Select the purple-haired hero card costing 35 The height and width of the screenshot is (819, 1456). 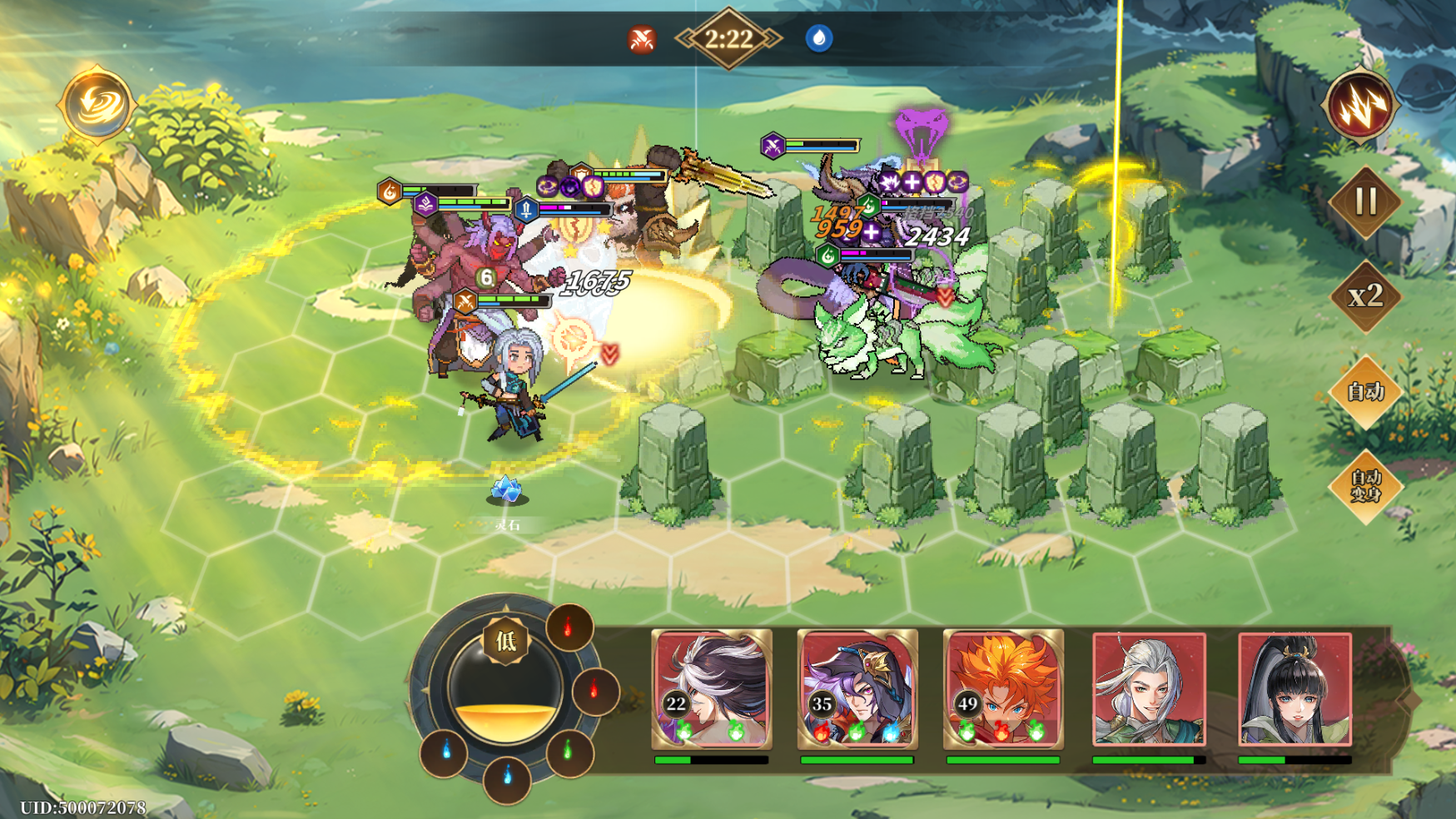(x=857, y=688)
